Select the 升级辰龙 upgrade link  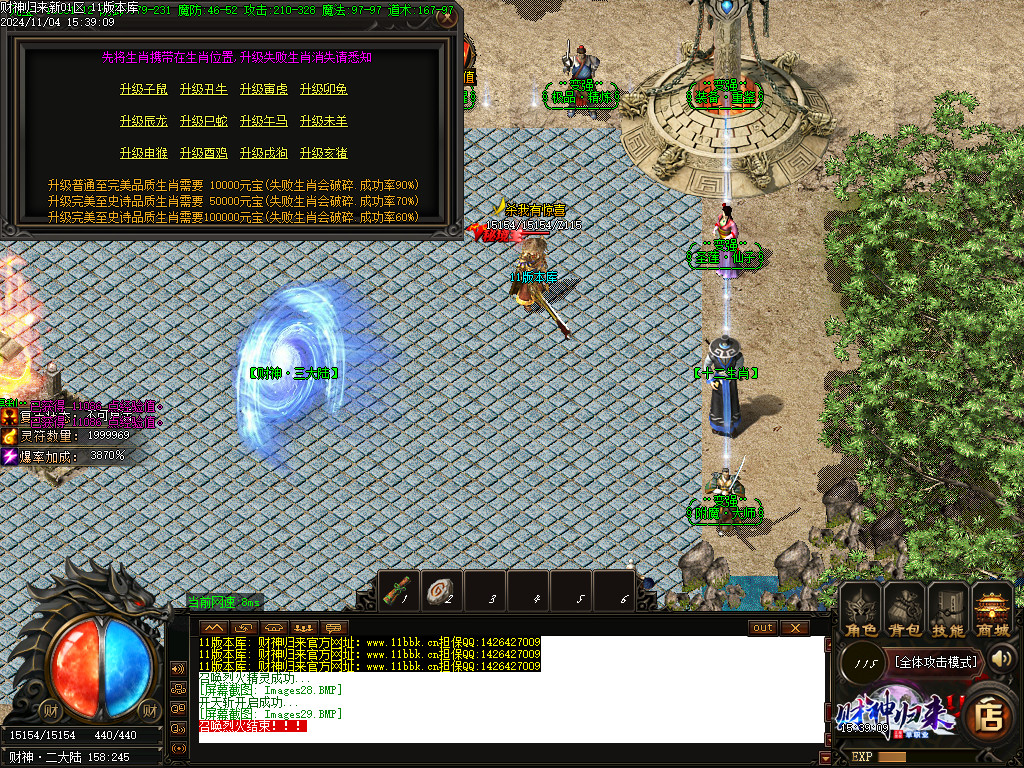coord(144,122)
